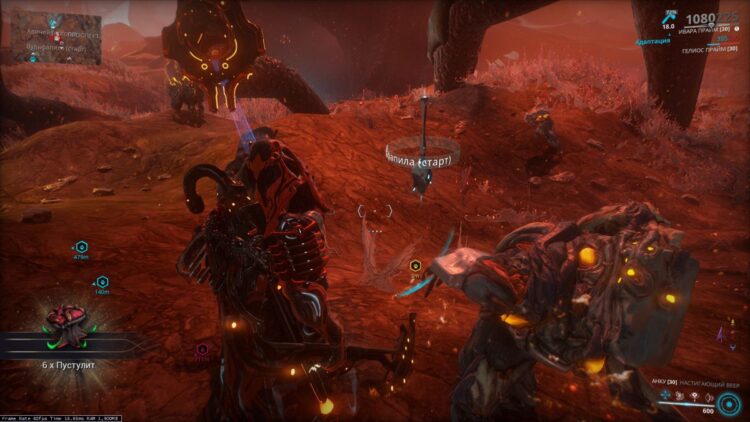750x422 pixels.
Task: Click the yellow hexagon objective marker
Action: (415, 265)
